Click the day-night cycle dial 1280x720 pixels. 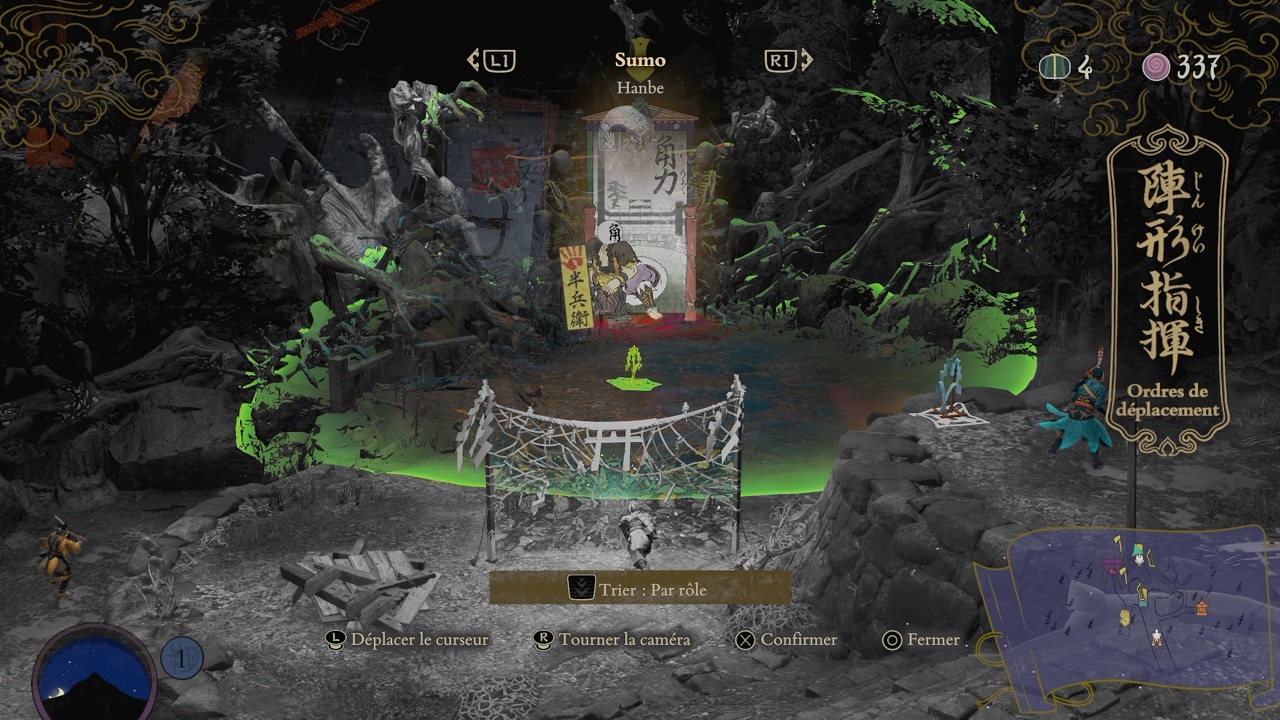[x=94, y=673]
